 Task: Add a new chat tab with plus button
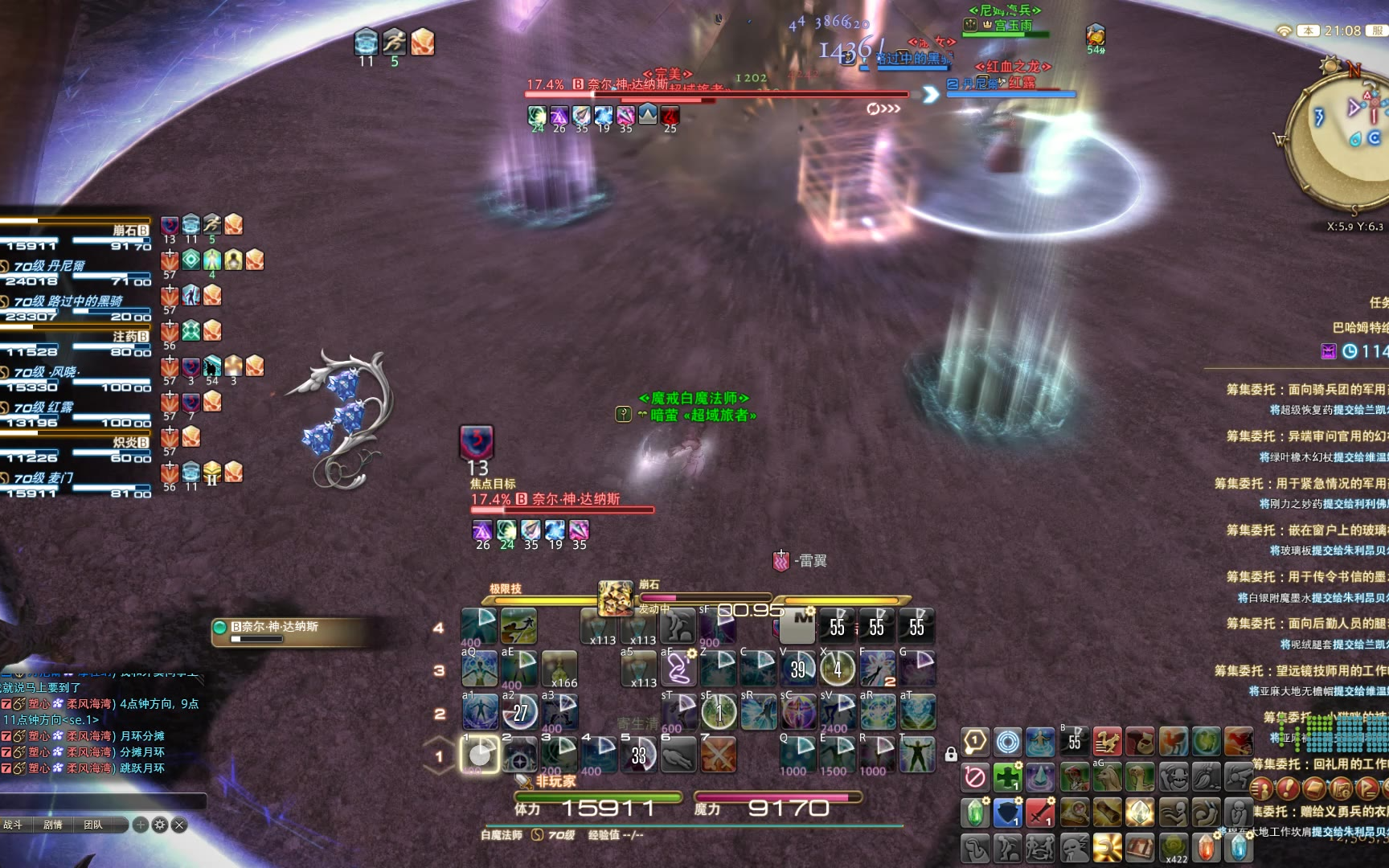[x=141, y=825]
